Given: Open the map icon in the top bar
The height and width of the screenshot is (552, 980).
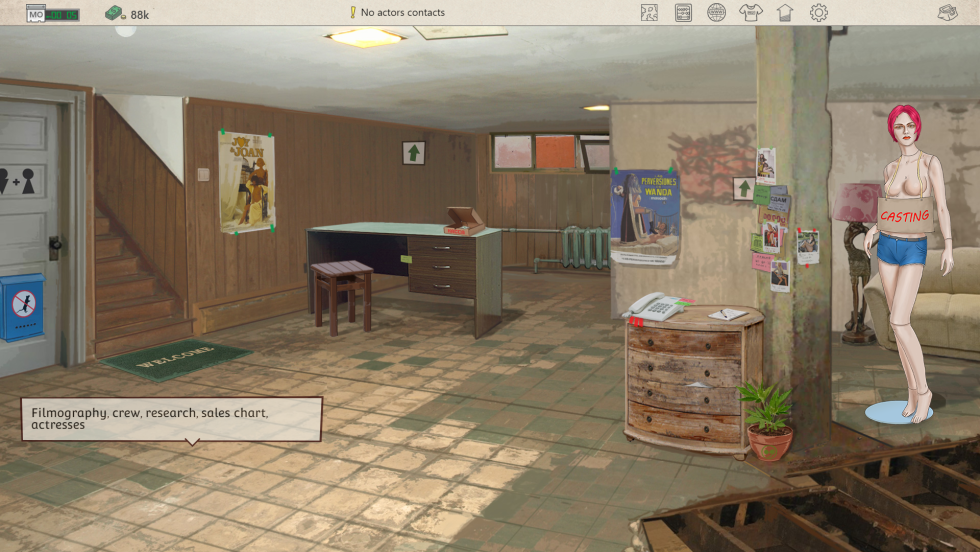Looking at the screenshot, I should coord(650,13).
